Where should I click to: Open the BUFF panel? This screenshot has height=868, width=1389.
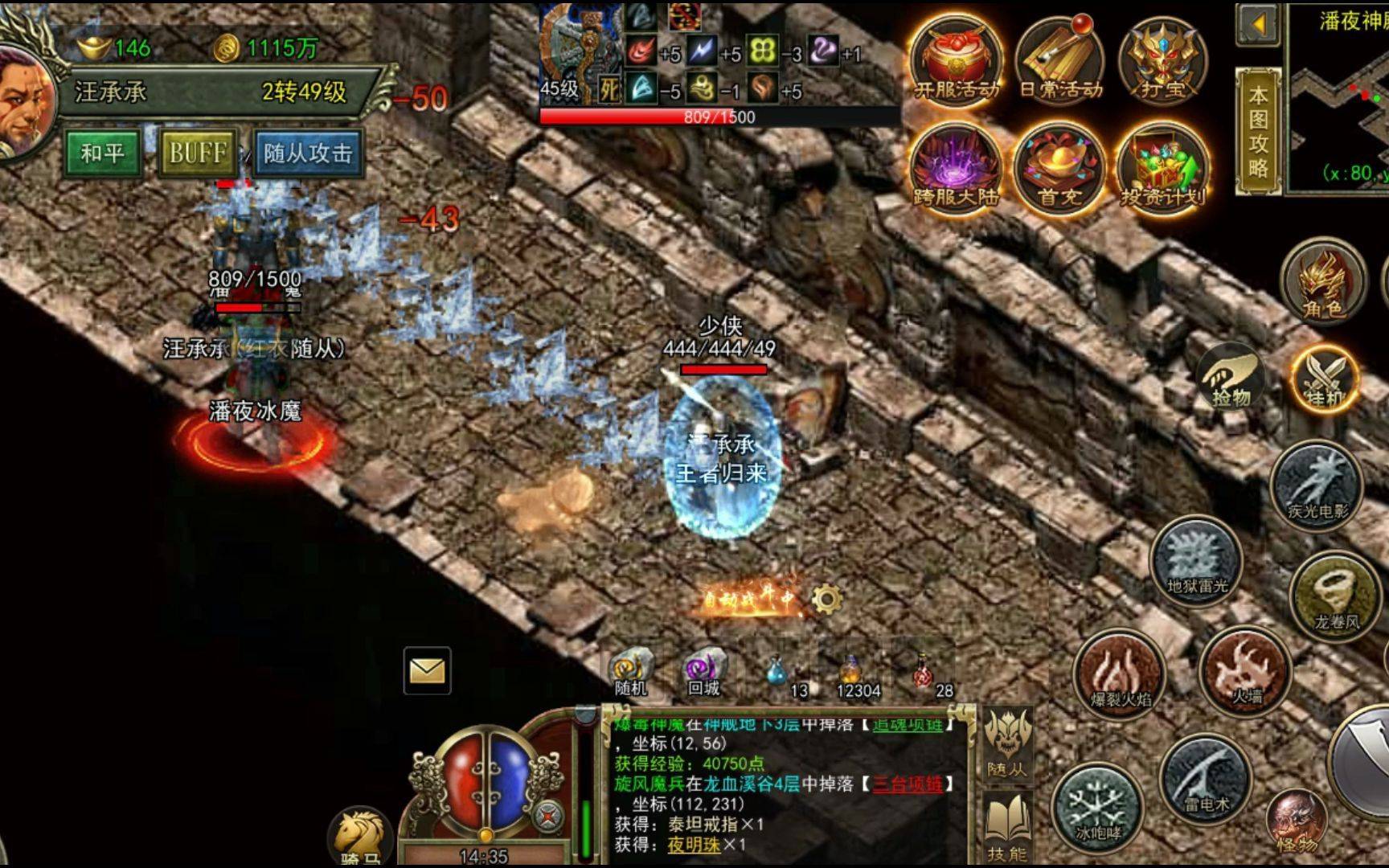click(x=198, y=153)
